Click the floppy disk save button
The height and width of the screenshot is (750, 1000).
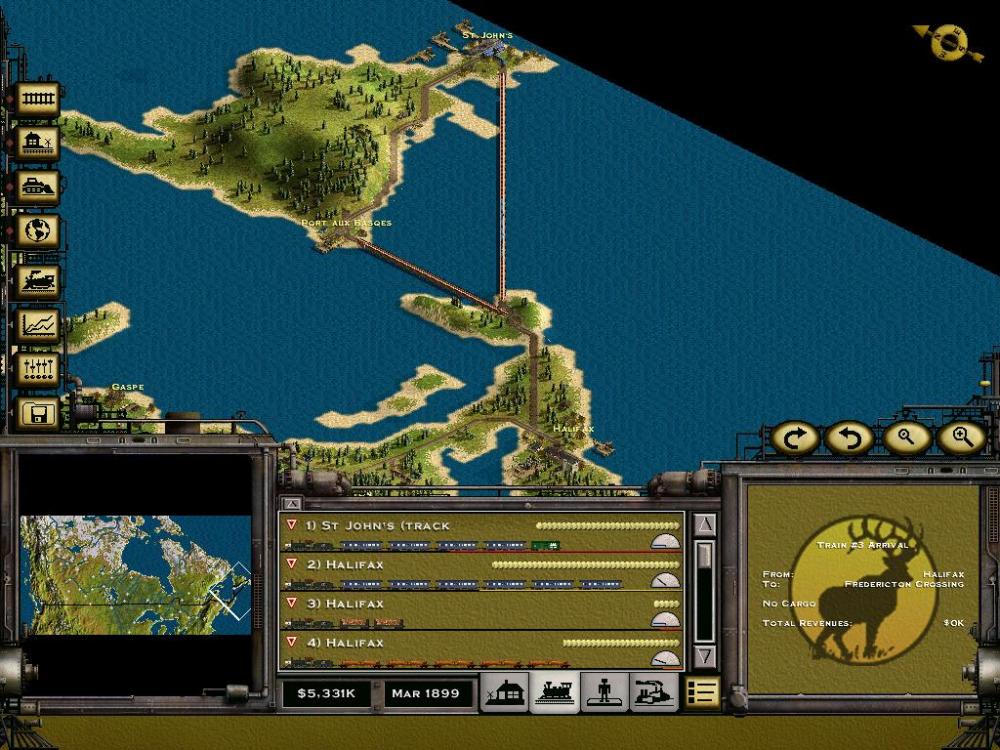click(x=38, y=413)
